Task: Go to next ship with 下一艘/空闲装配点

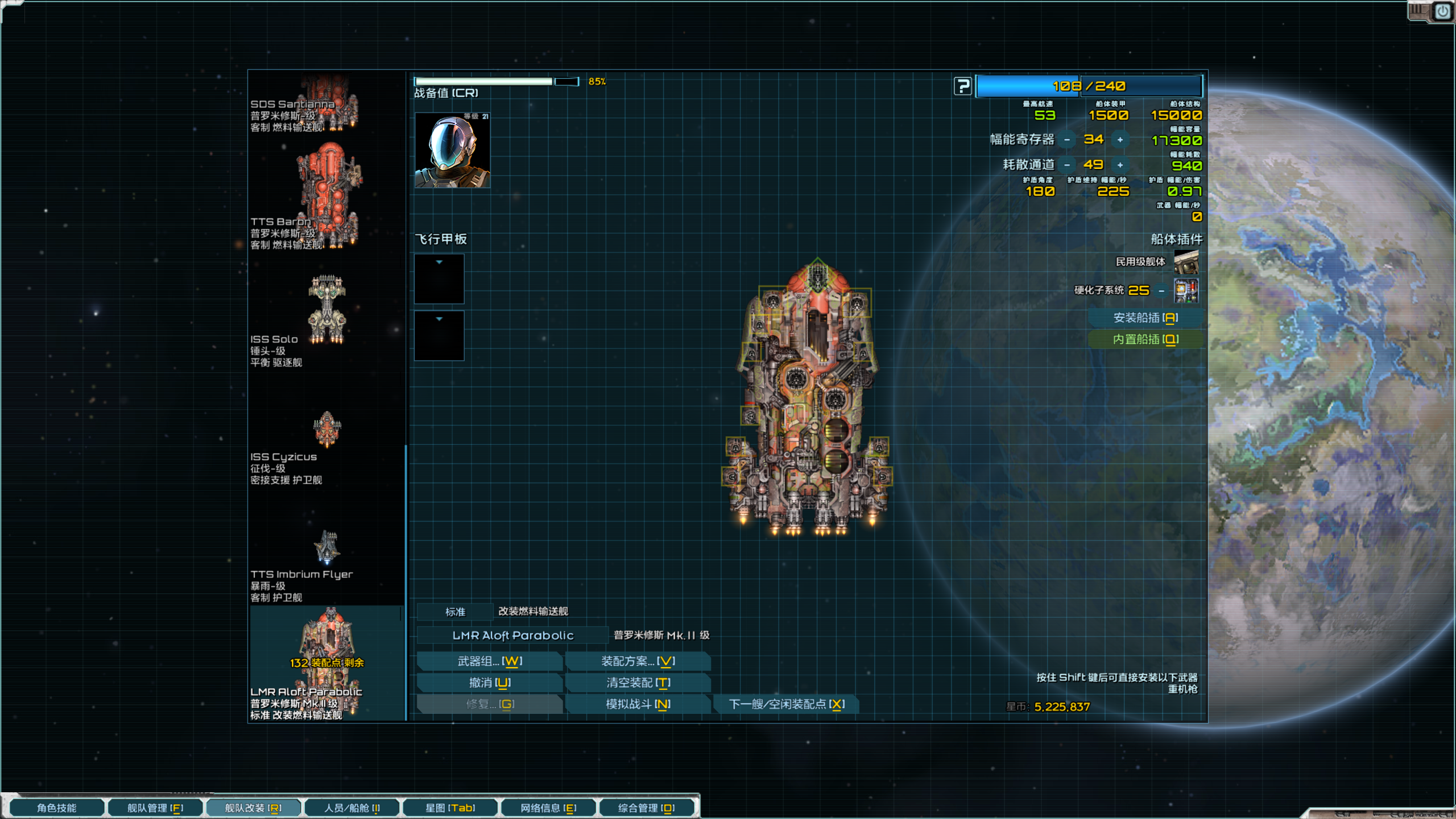Action: click(x=786, y=704)
